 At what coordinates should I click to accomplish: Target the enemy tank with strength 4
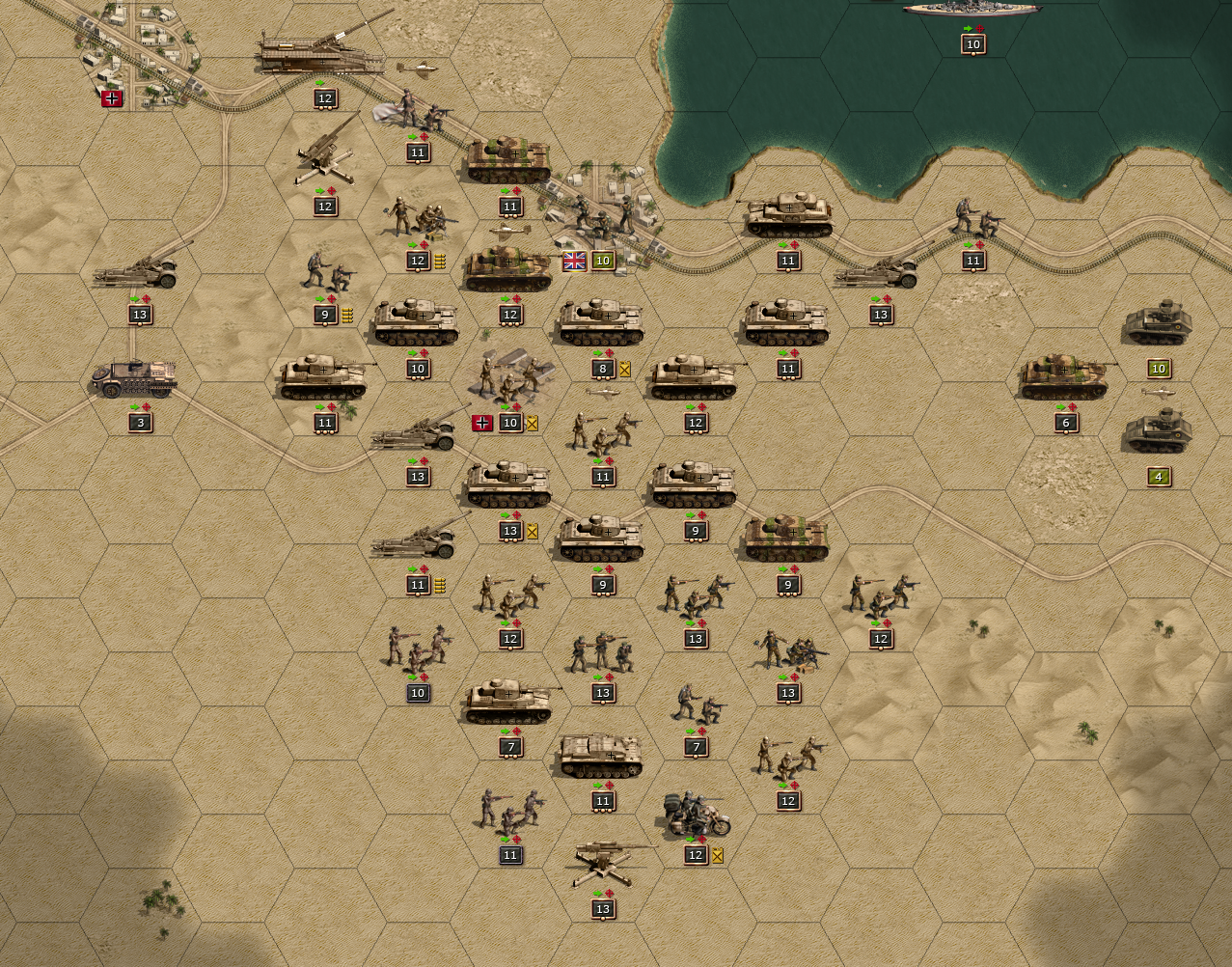point(1158,433)
